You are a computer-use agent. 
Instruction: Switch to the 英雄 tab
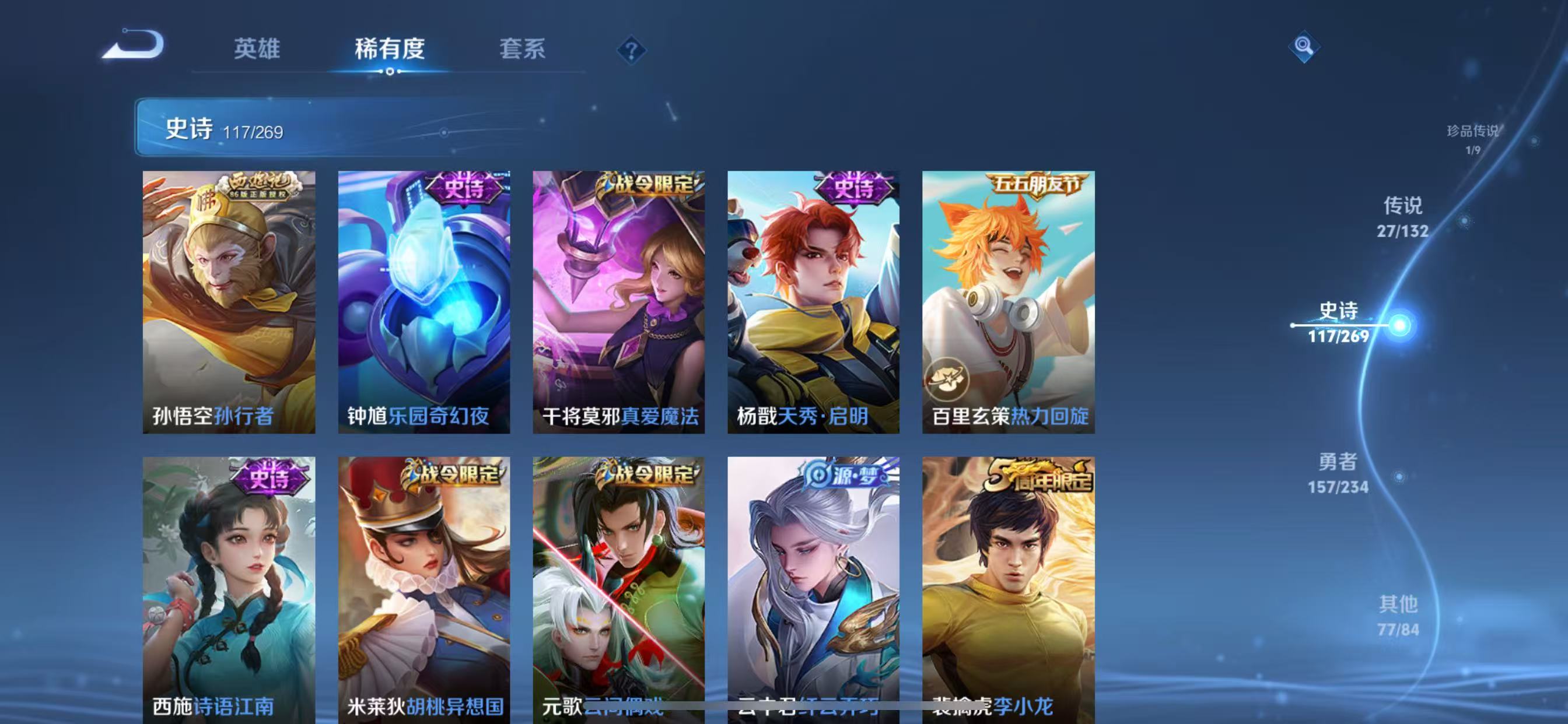pyautogui.click(x=256, y=51)
